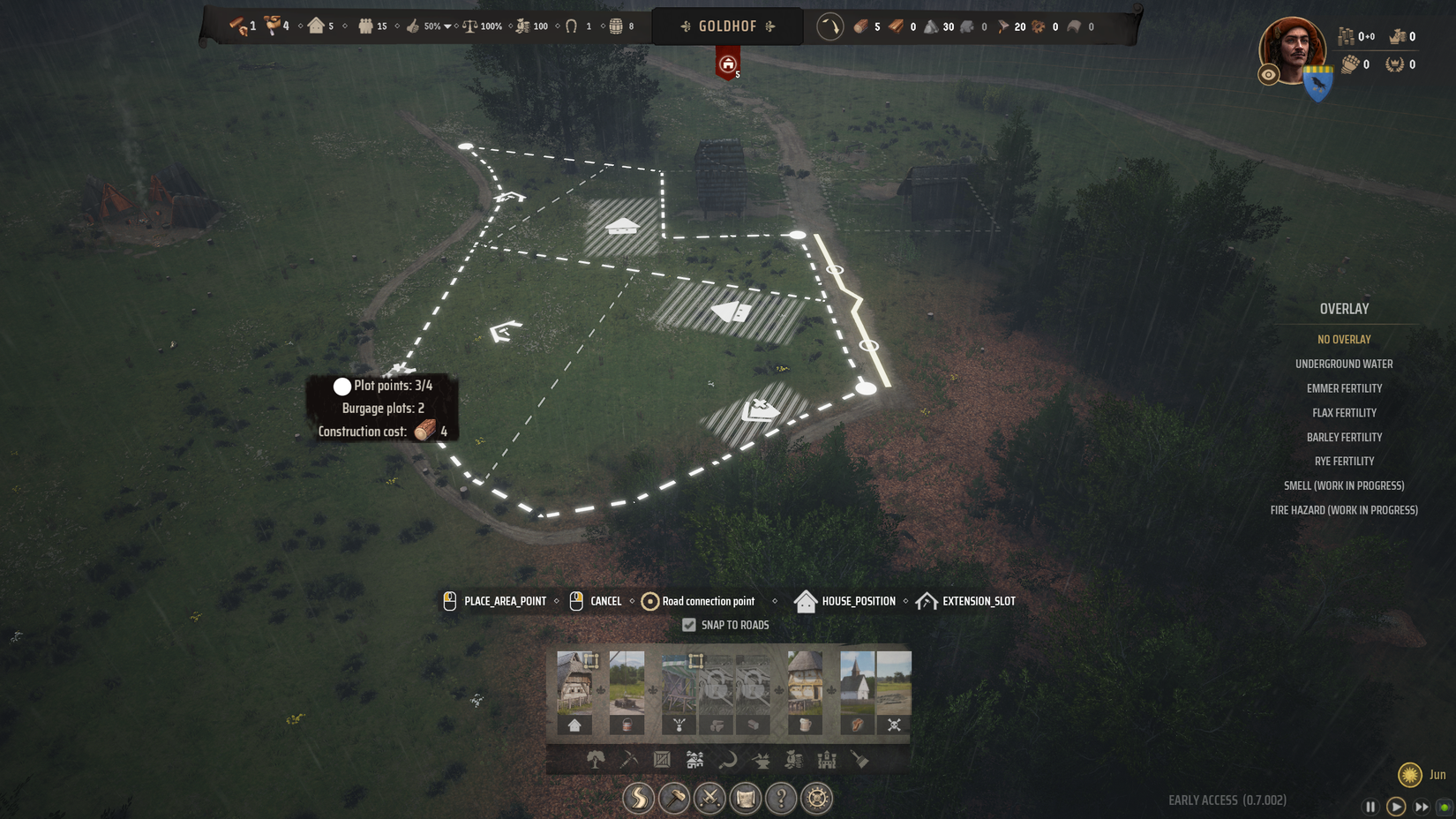Set game speed to fast forward
The width and height of the screenshot is (1456, 819).
(1422, 806)
